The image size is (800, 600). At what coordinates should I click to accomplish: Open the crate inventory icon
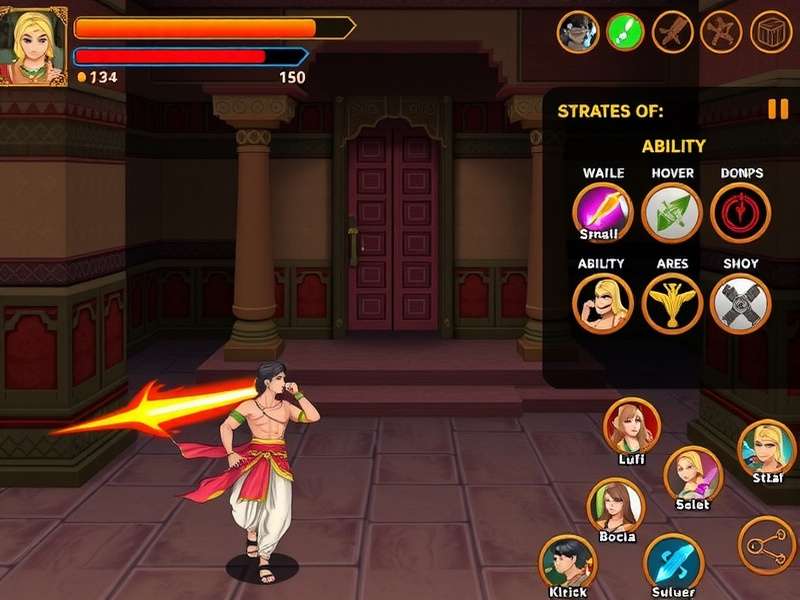771,32
